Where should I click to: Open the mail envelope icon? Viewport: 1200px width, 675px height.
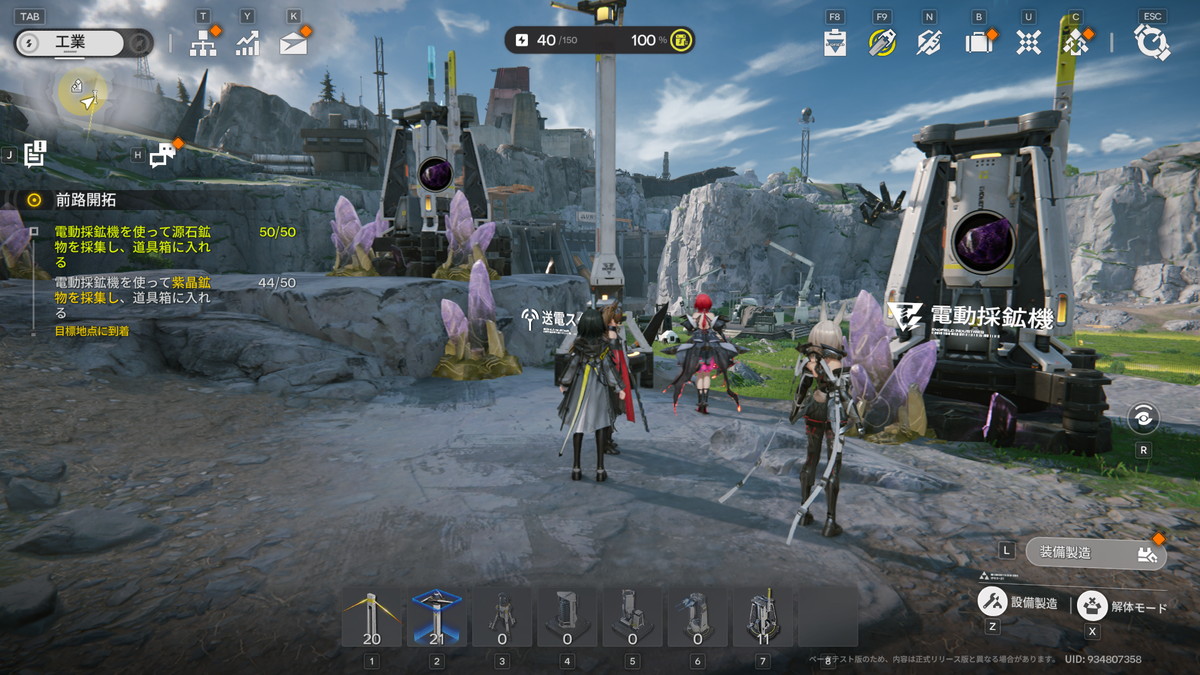click(293, 43)
